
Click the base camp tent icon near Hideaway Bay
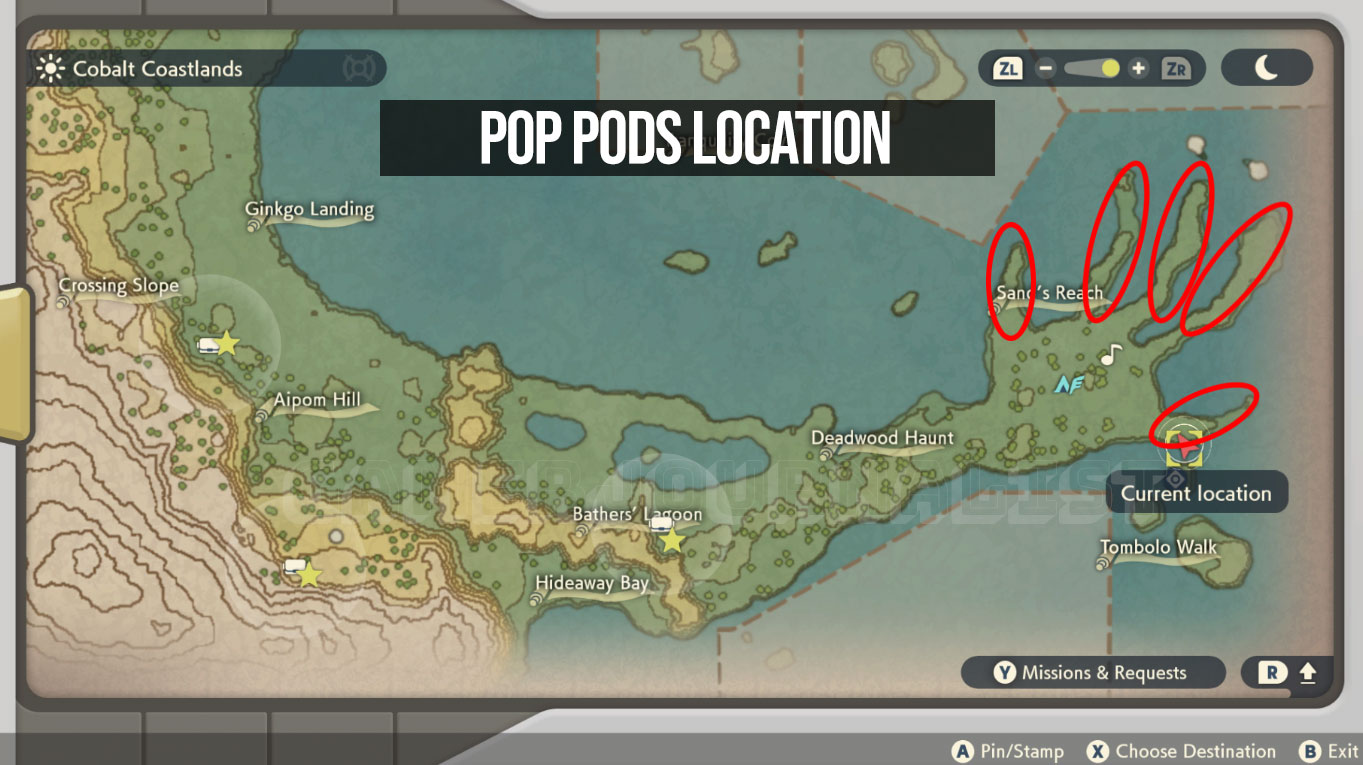pos(294,567)
